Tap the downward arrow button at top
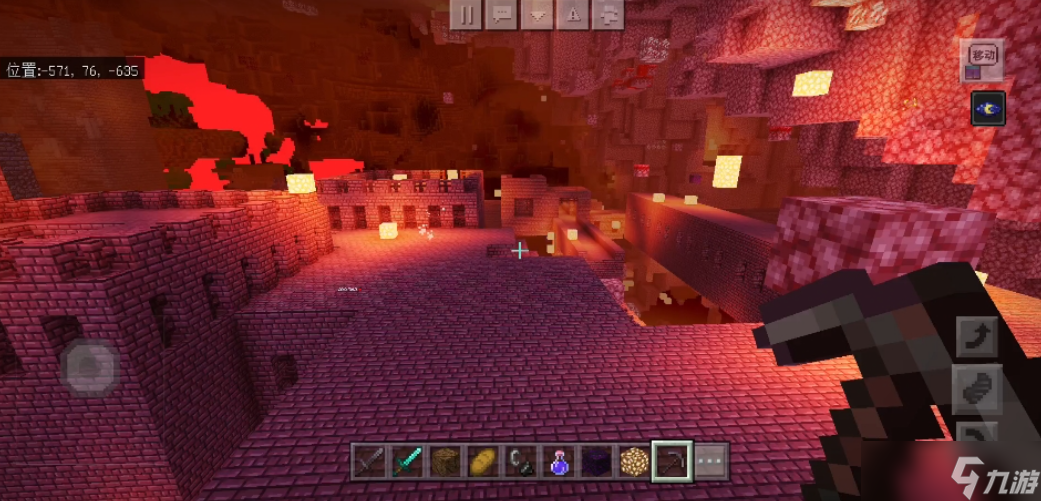 (537, 14)
